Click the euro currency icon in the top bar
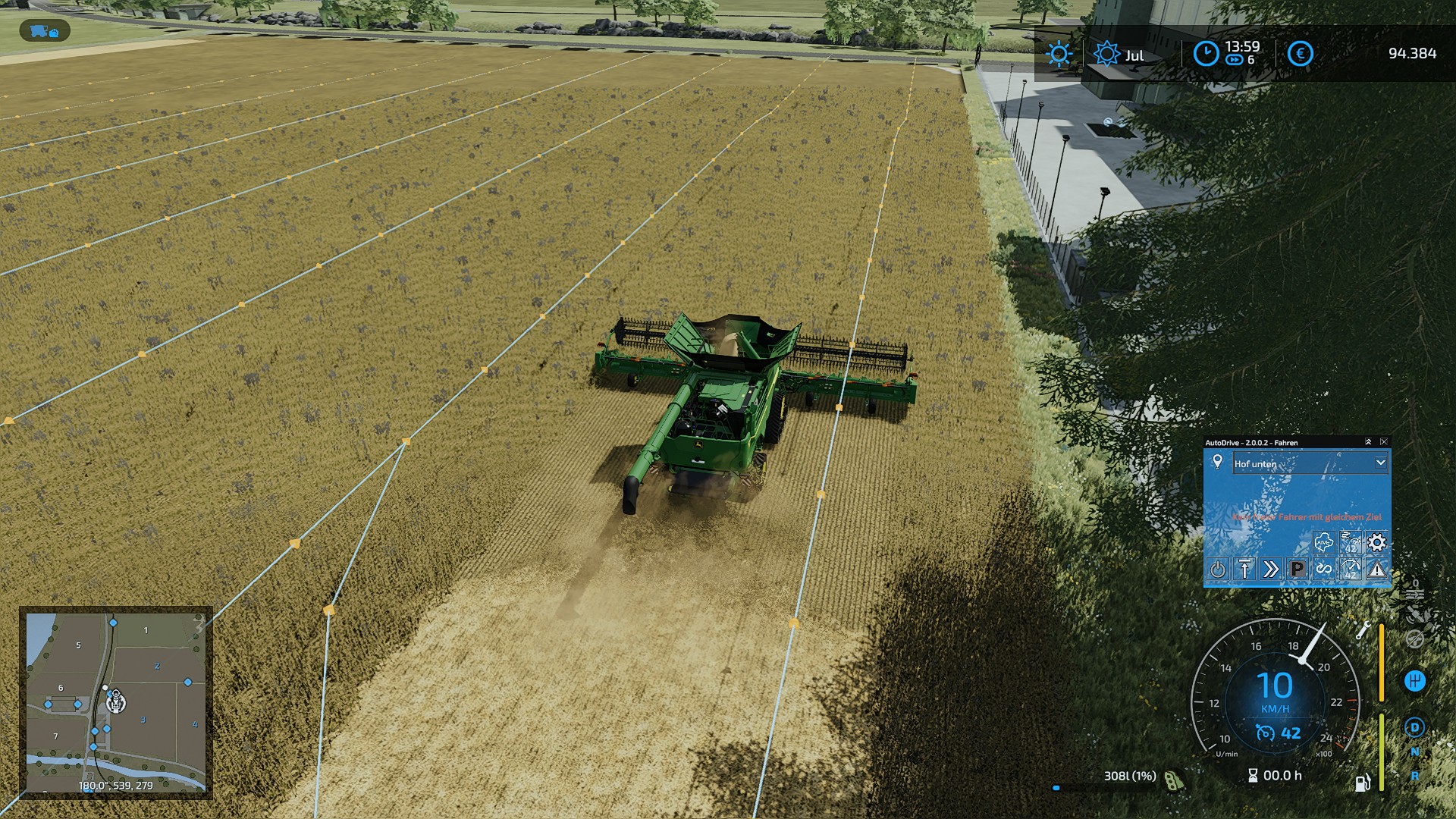 [1298, 54]
